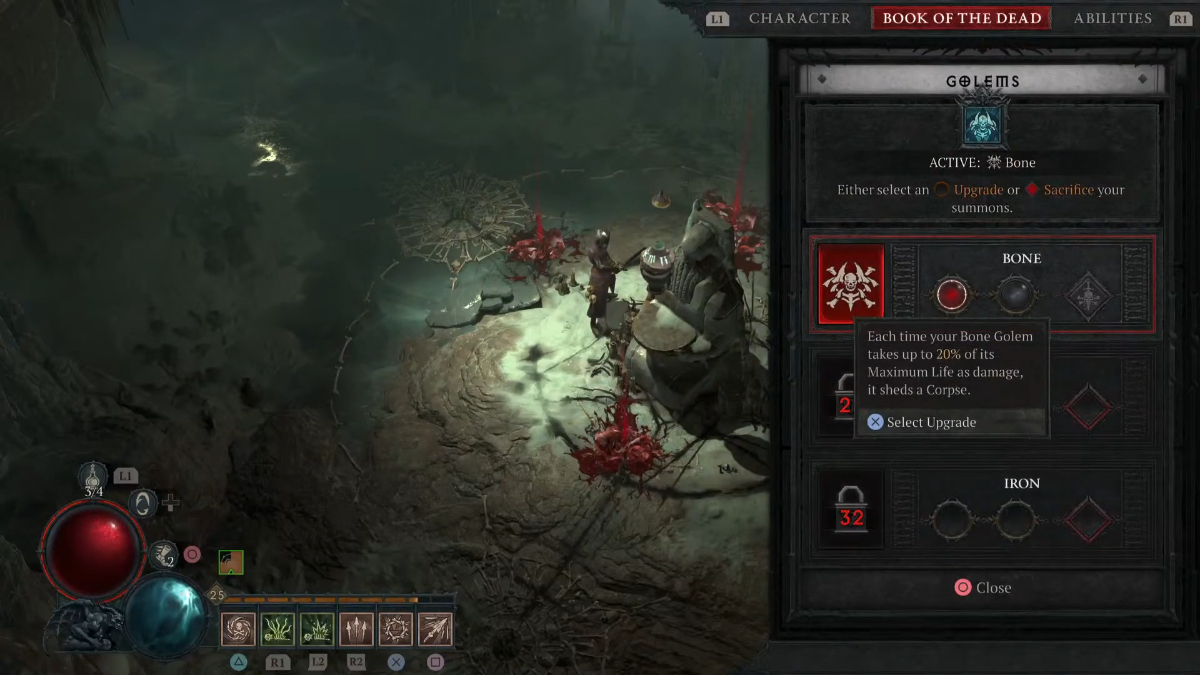This screenshot has height=675, width=1200.
Task: Switch to the Abilities tab
Action: pyautogui.click(x=1112, y=18)
